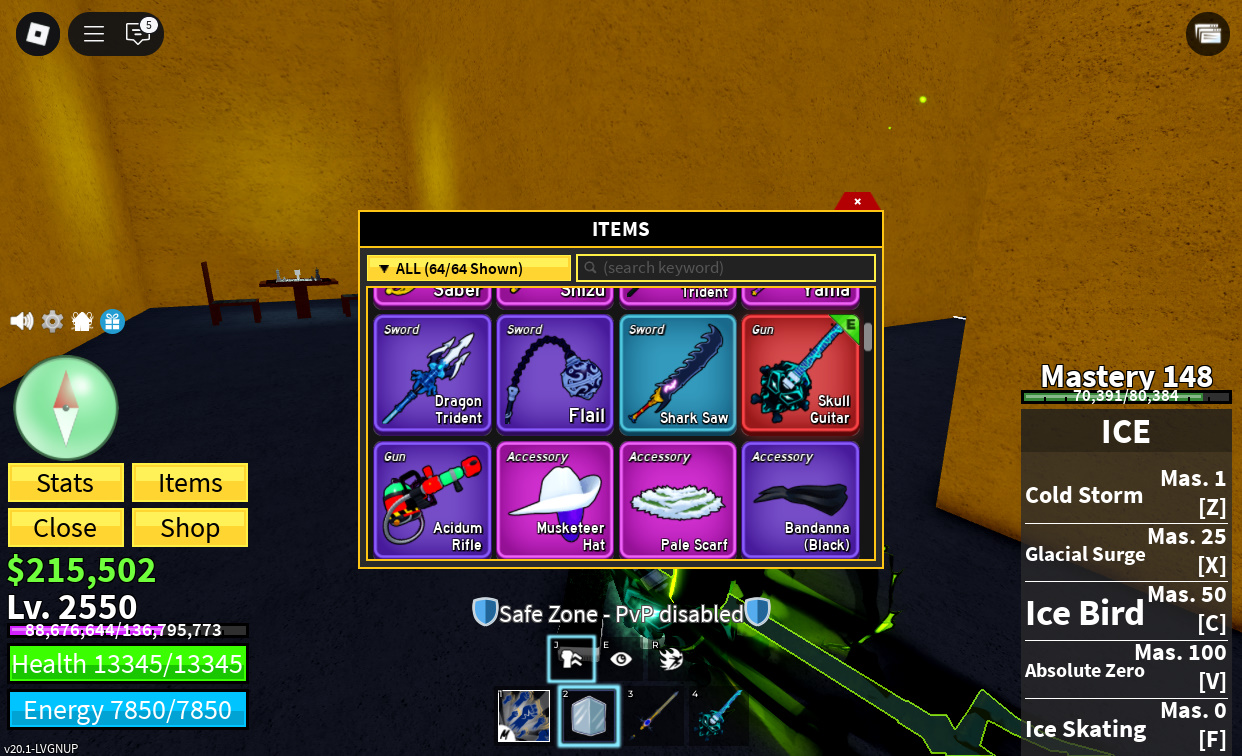Open the Roblox hamburger menu
The image size is (1242, 756).
(x=94, y=34)
